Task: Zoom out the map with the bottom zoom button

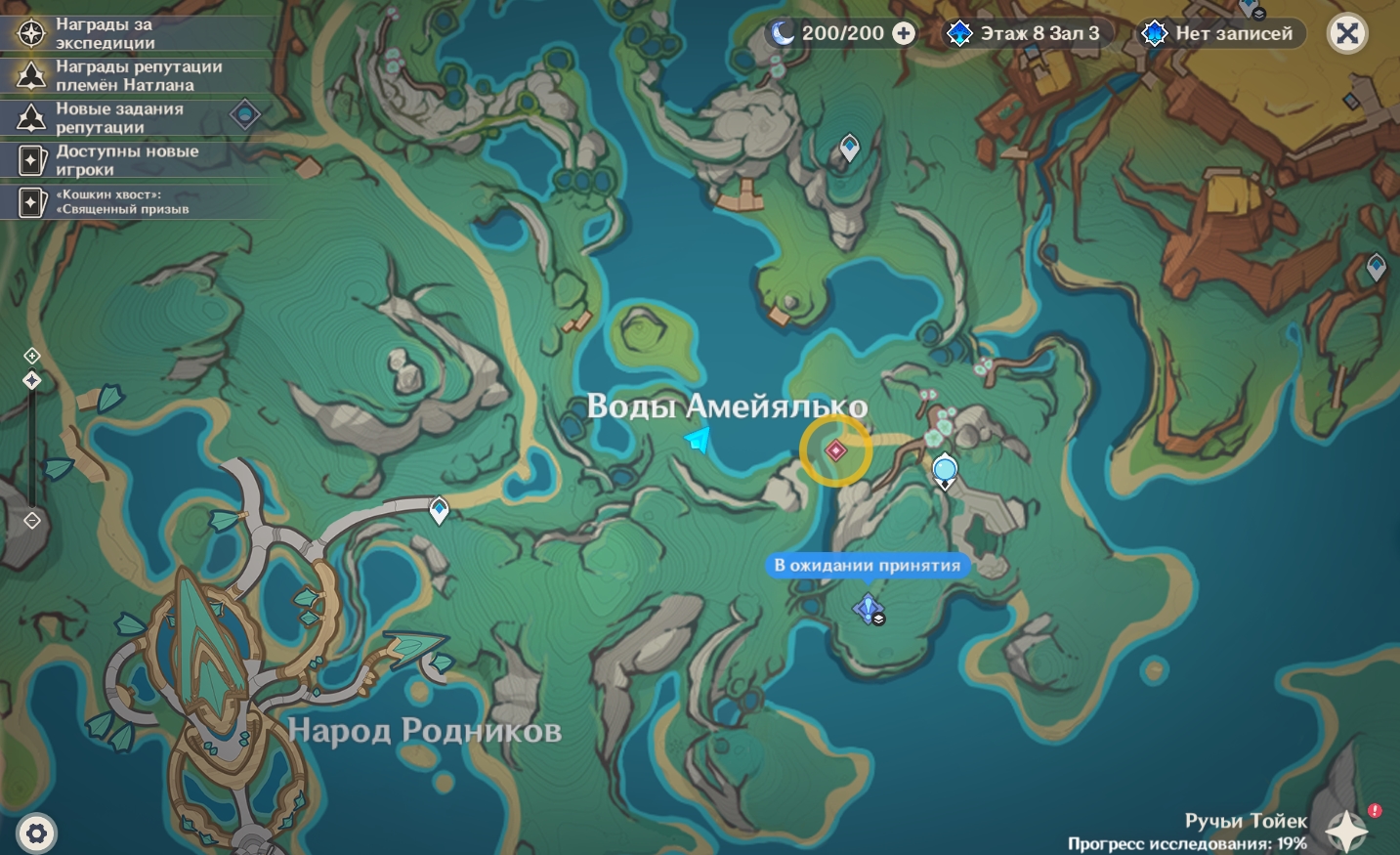Action: [x=31, y=521]
